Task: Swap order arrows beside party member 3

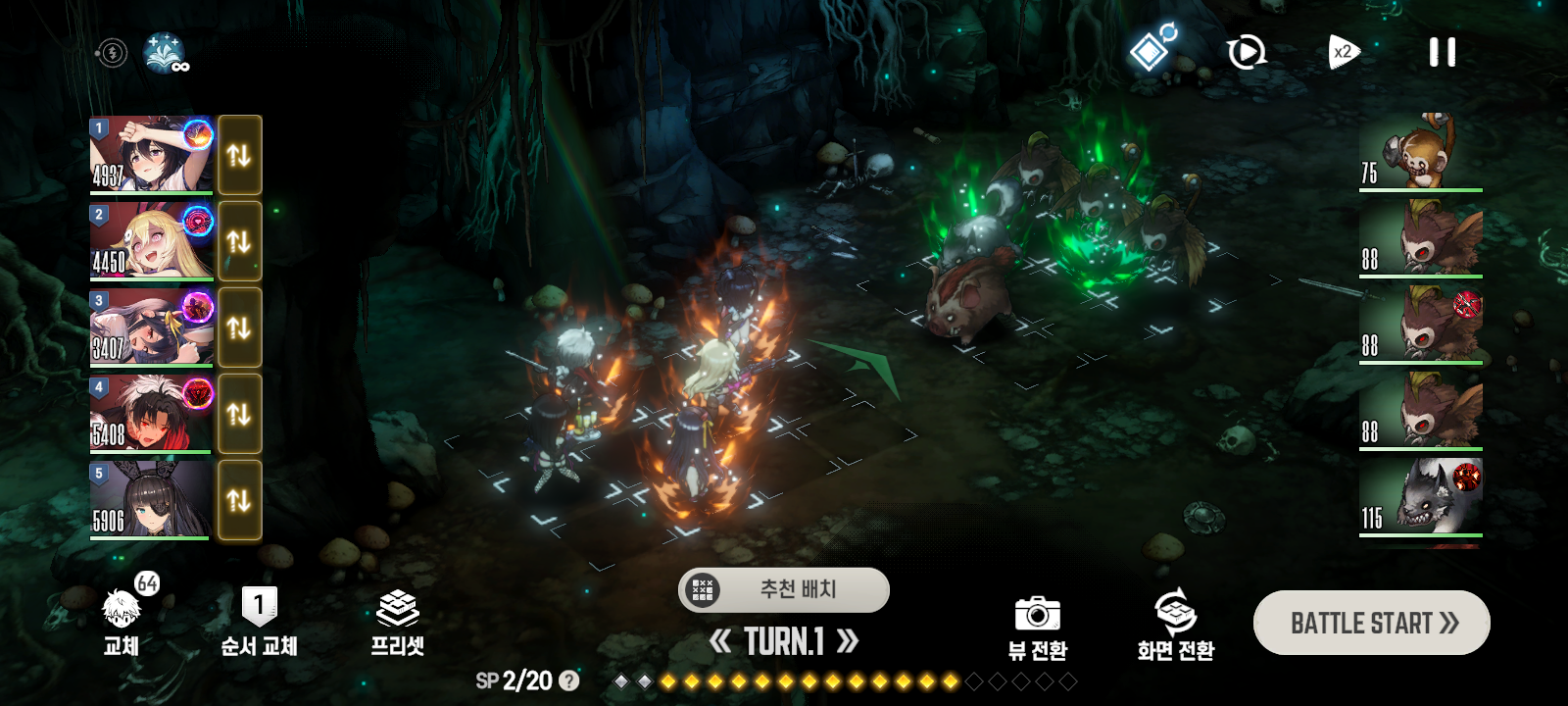Action: pyautogui.click(x=239, y=327)
